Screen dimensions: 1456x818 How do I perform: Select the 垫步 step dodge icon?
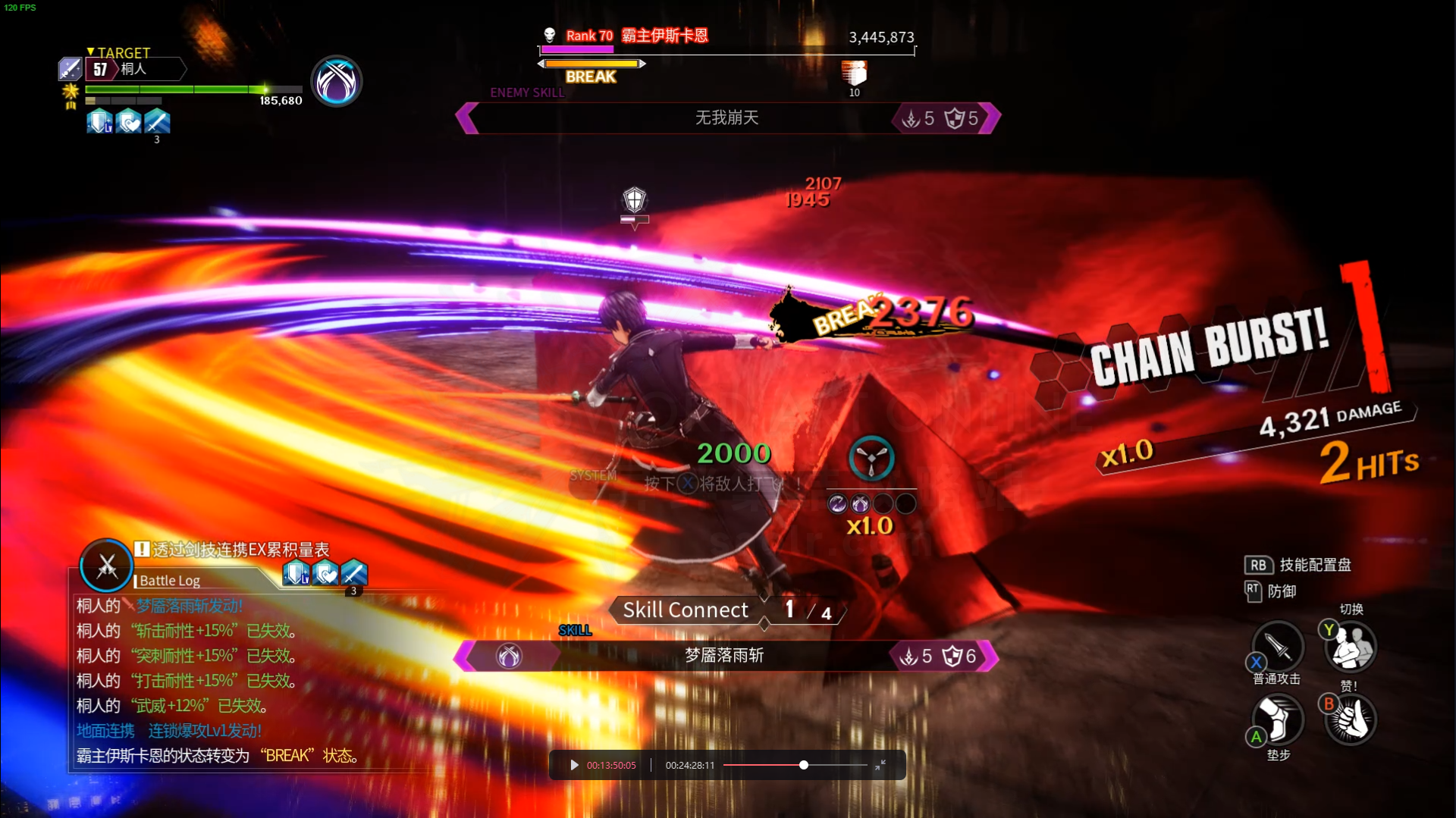1278,719
